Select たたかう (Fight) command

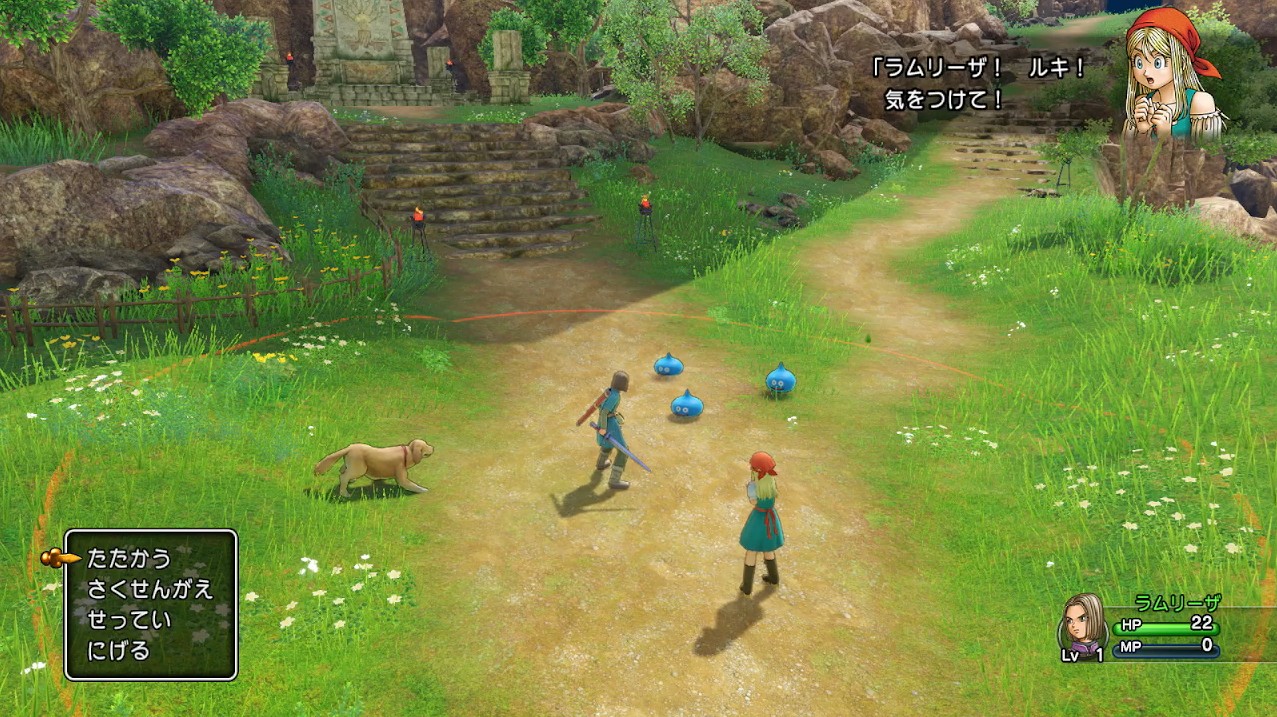tap(129, 558)
